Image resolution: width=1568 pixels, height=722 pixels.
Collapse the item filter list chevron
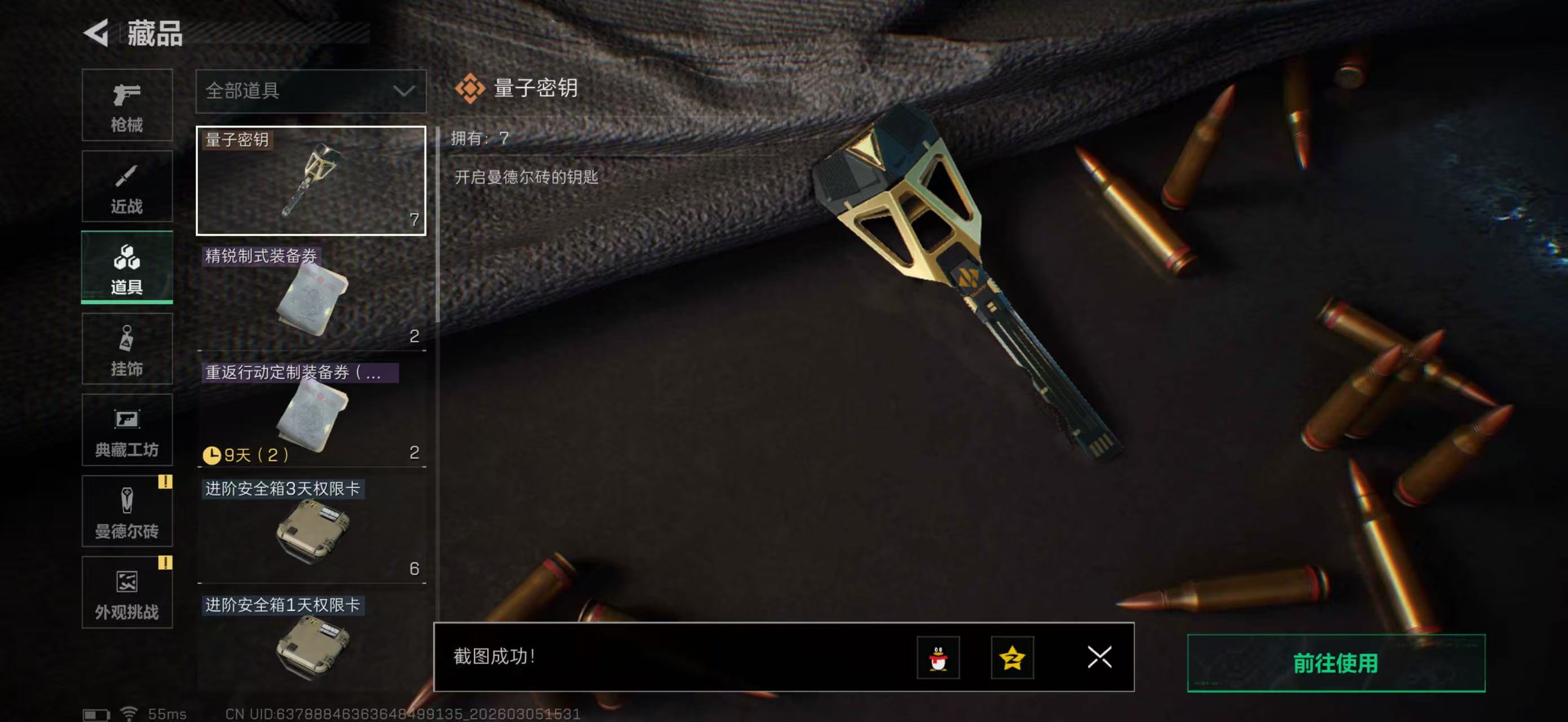(x=403, y=91)
